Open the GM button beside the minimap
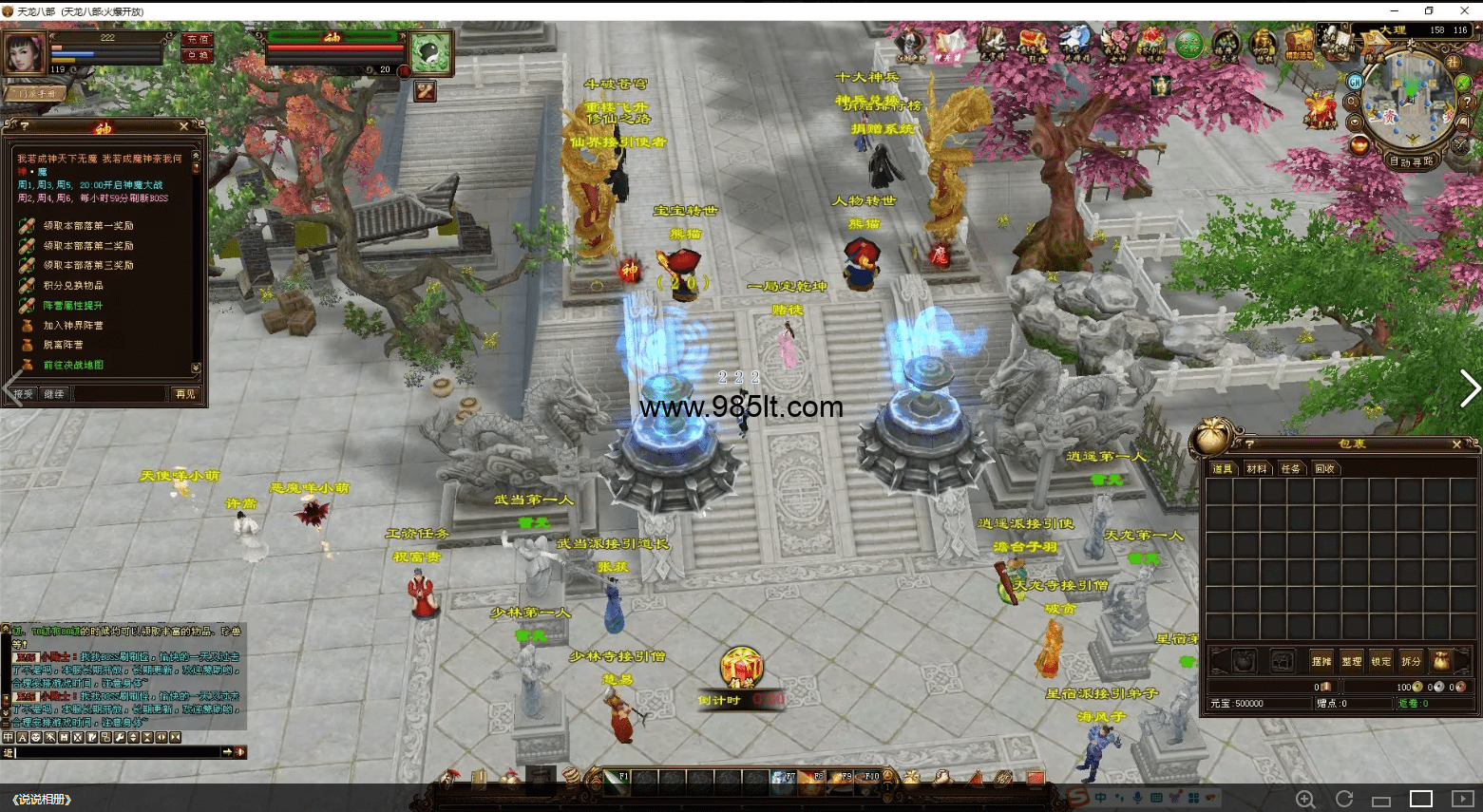This screenshot has width=1483, height=812. (1356, 83)
